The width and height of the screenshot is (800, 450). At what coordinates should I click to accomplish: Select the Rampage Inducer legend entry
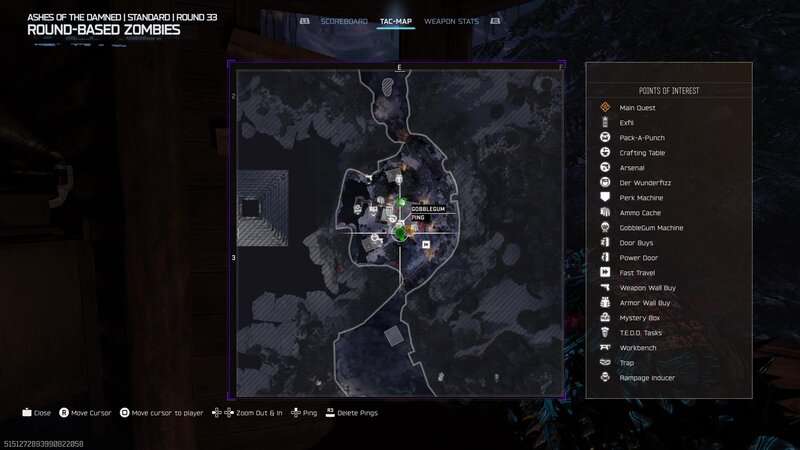tap(646, 378)
